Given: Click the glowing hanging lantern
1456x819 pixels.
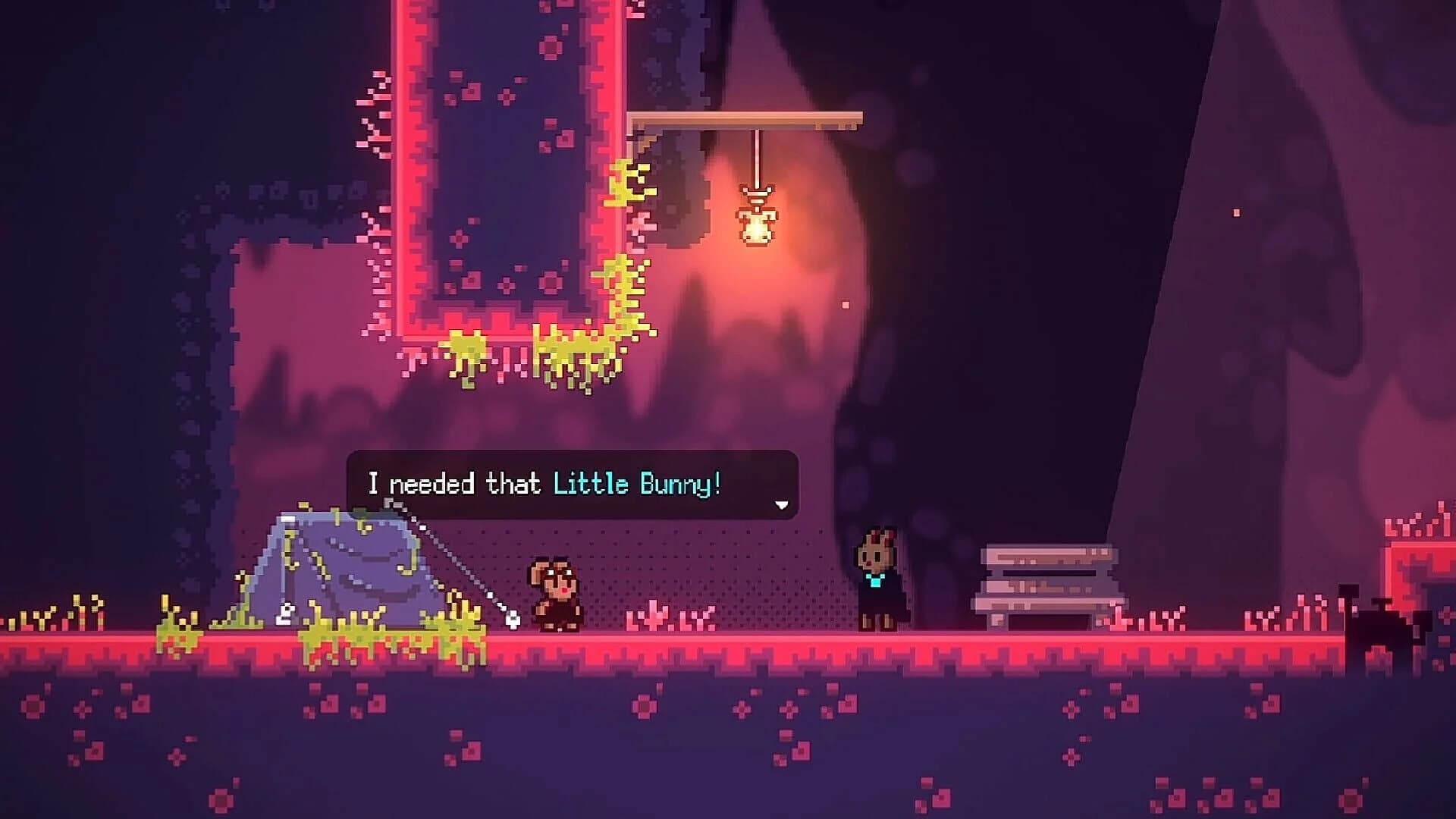Looking at the screenshot, I should 757,224.
